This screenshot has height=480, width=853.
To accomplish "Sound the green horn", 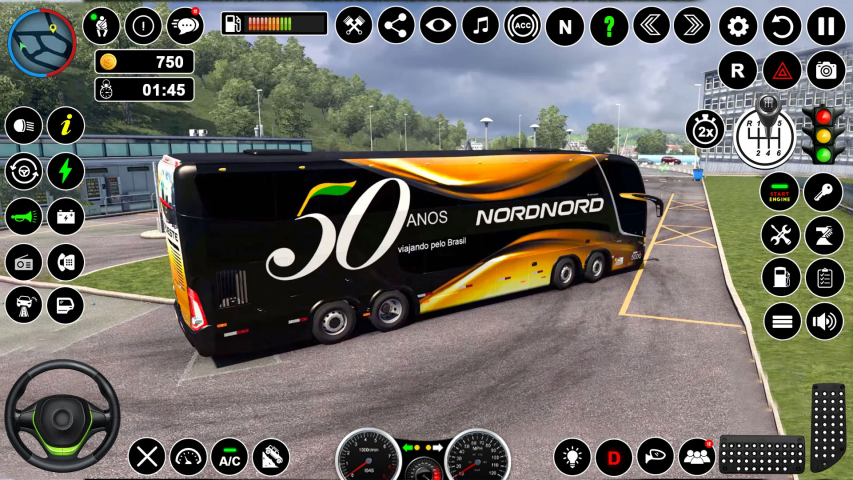I will pyautogui.click(x=23, y=215).
